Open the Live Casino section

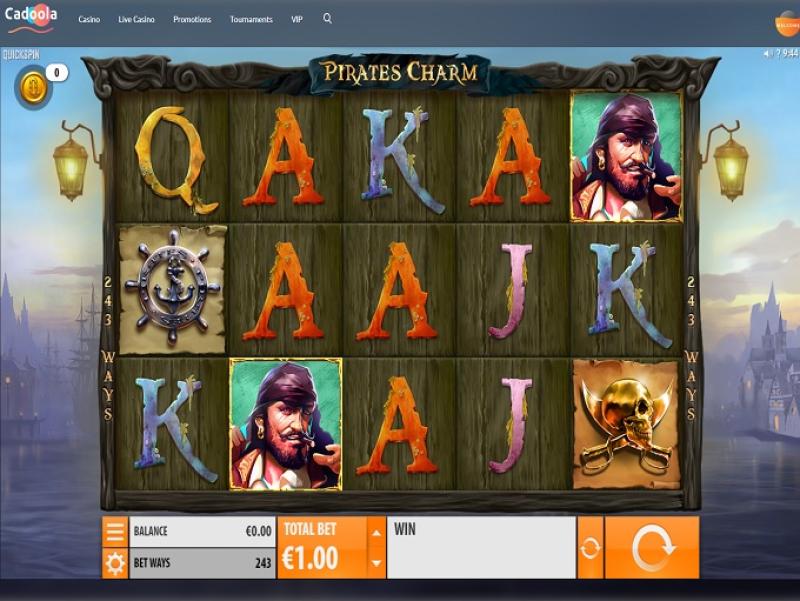pyautogui.click(x=136, y=19)
